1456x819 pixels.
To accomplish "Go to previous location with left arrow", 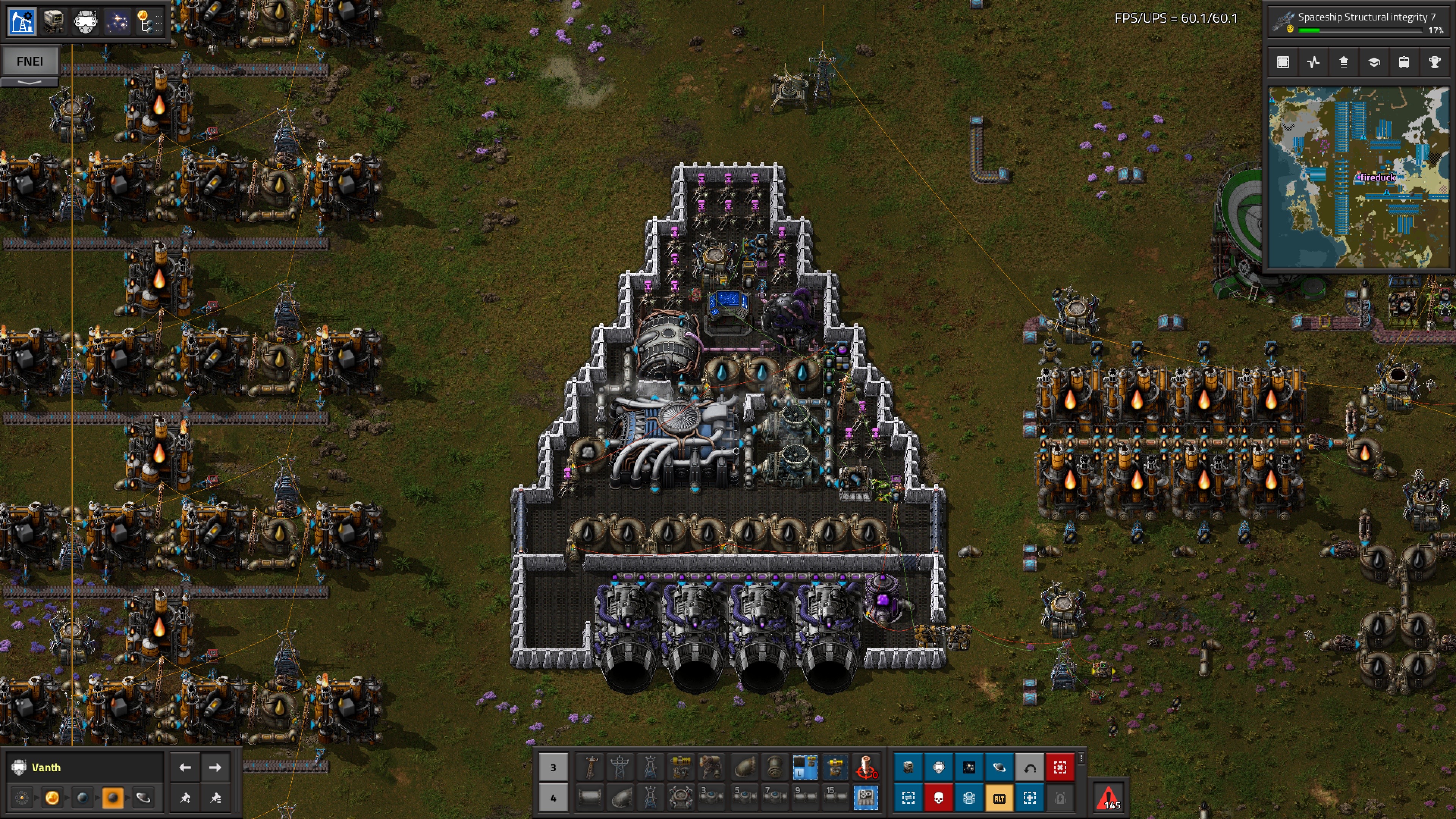I will click(x=185, y=767).
